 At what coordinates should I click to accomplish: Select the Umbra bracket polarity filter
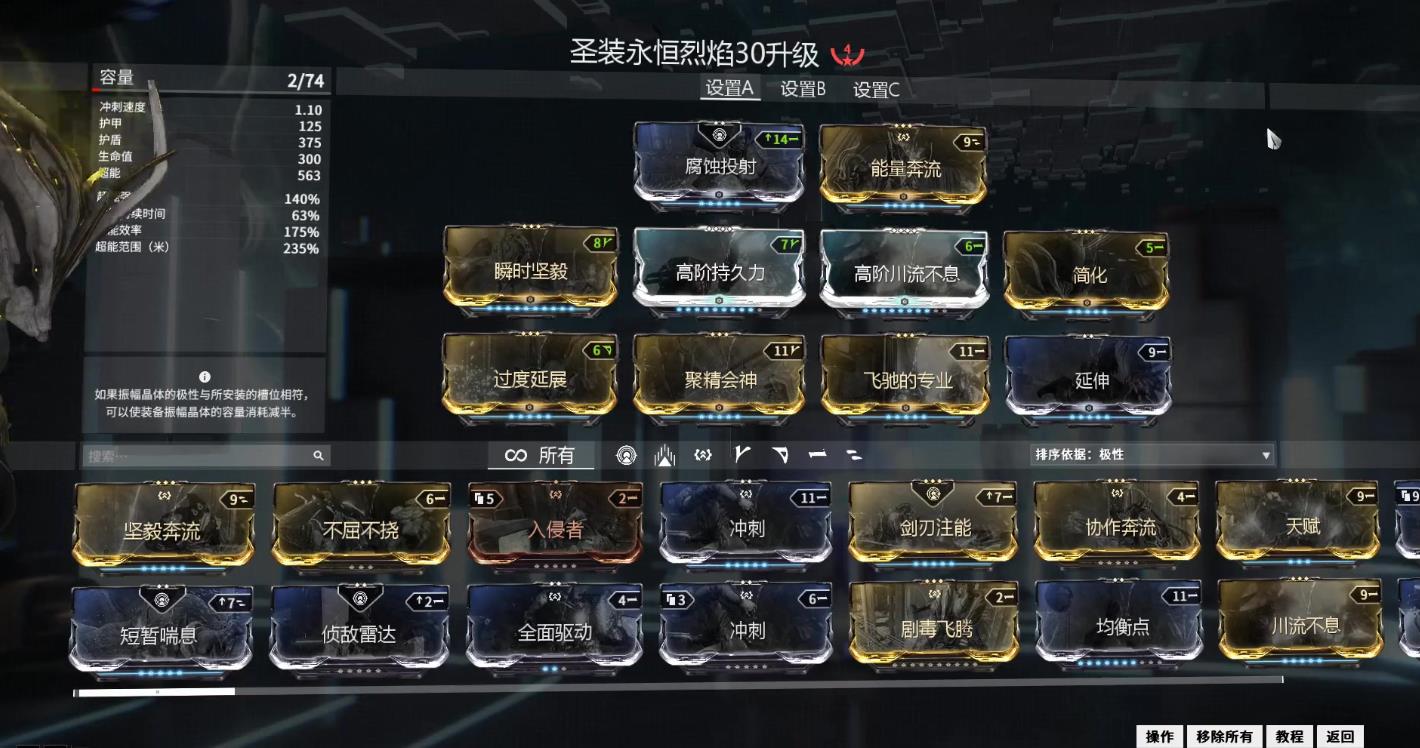703,455
